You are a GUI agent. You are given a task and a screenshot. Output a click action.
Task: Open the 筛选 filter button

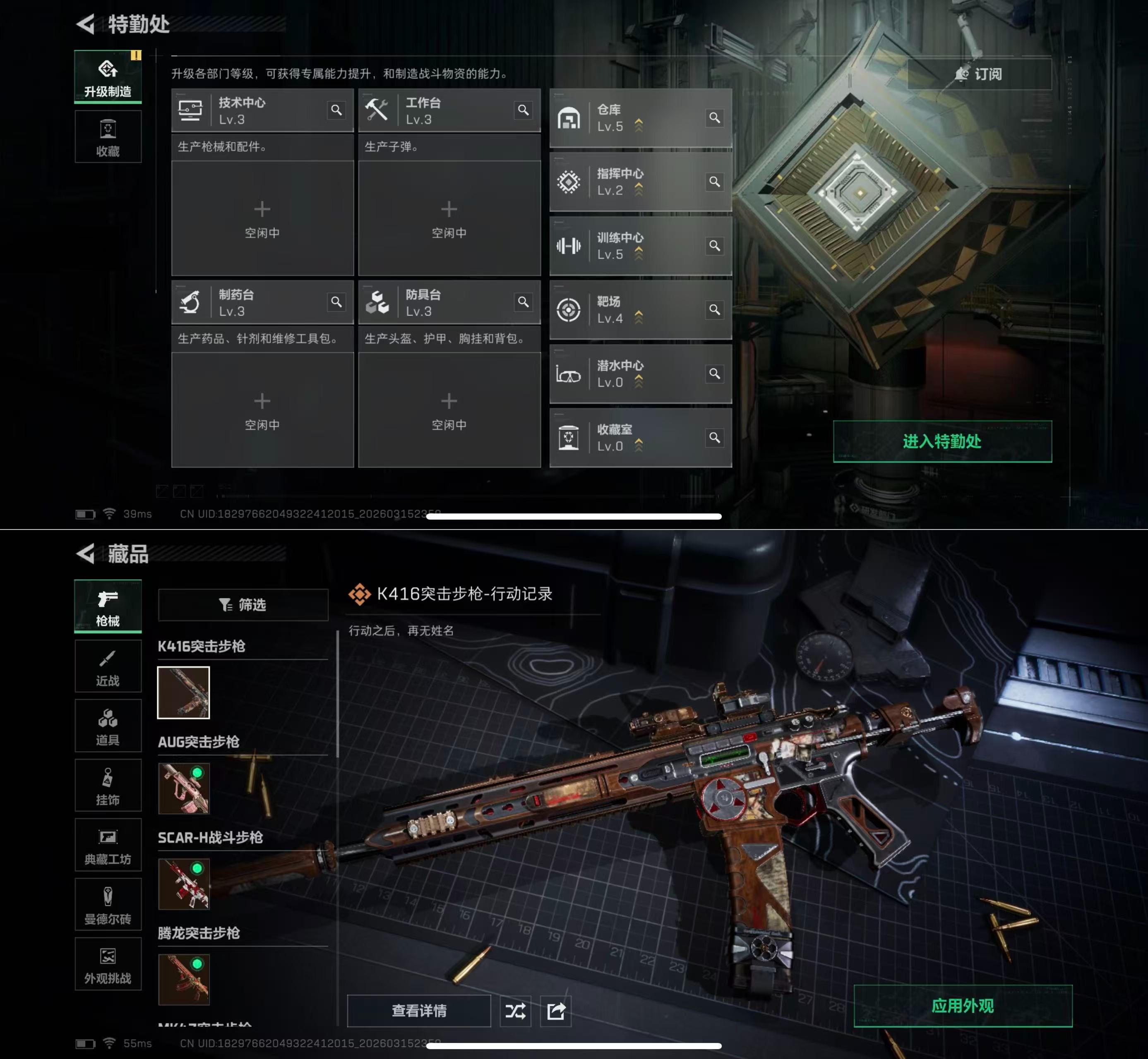tap(243, 604)
